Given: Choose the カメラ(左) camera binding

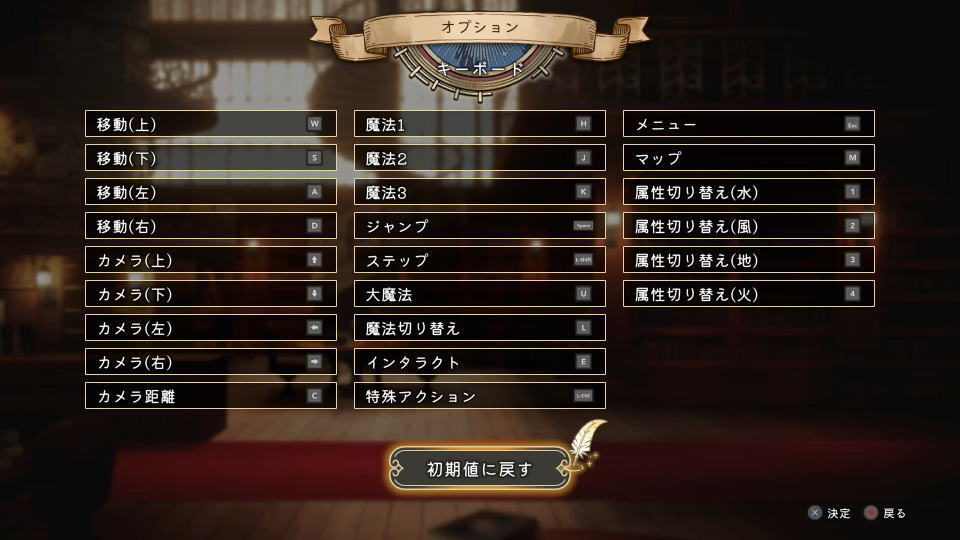Looking at the screenshot, I should pyautogui.click(x=210, y=328).
